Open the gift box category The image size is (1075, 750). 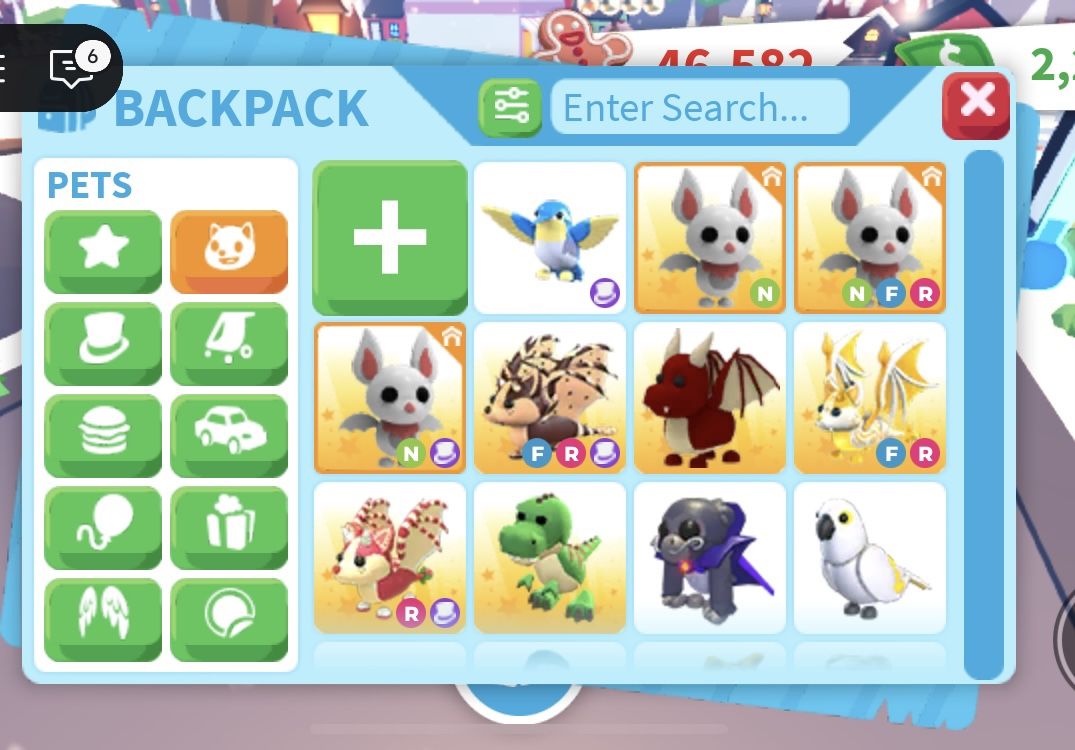coord(229,526)
